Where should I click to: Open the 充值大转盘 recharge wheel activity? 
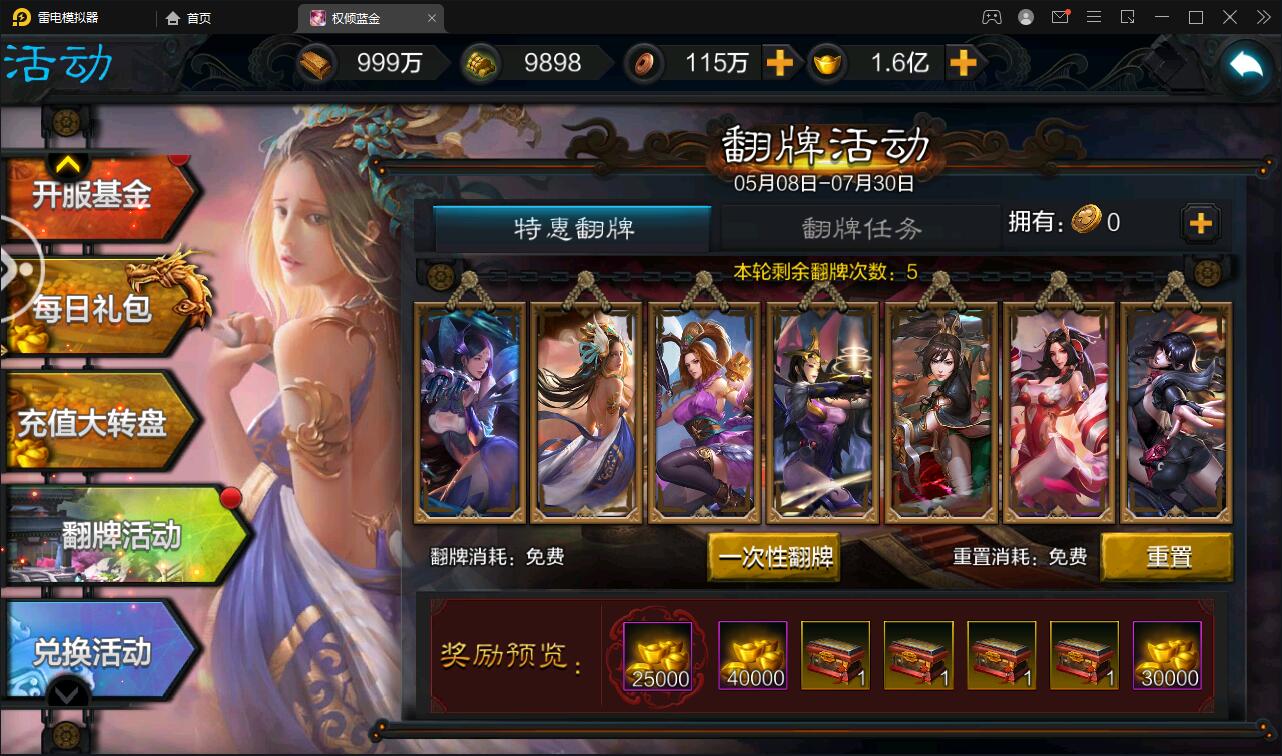coord(100,420)
